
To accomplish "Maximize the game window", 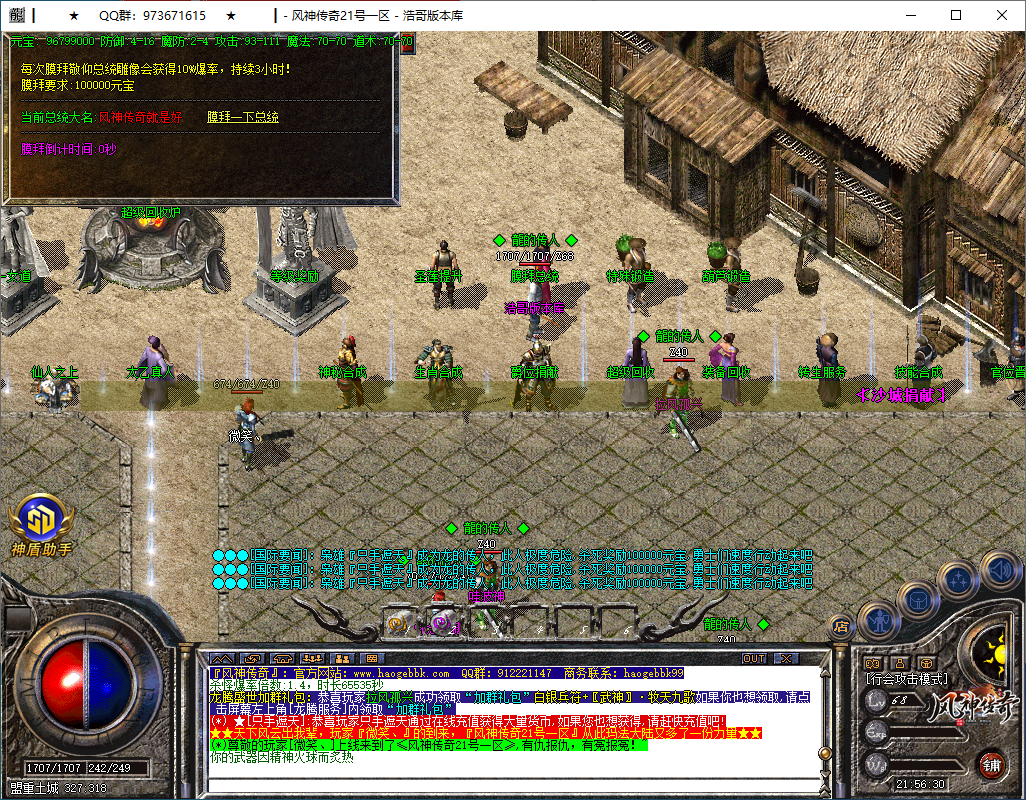I will click(955, 16).
